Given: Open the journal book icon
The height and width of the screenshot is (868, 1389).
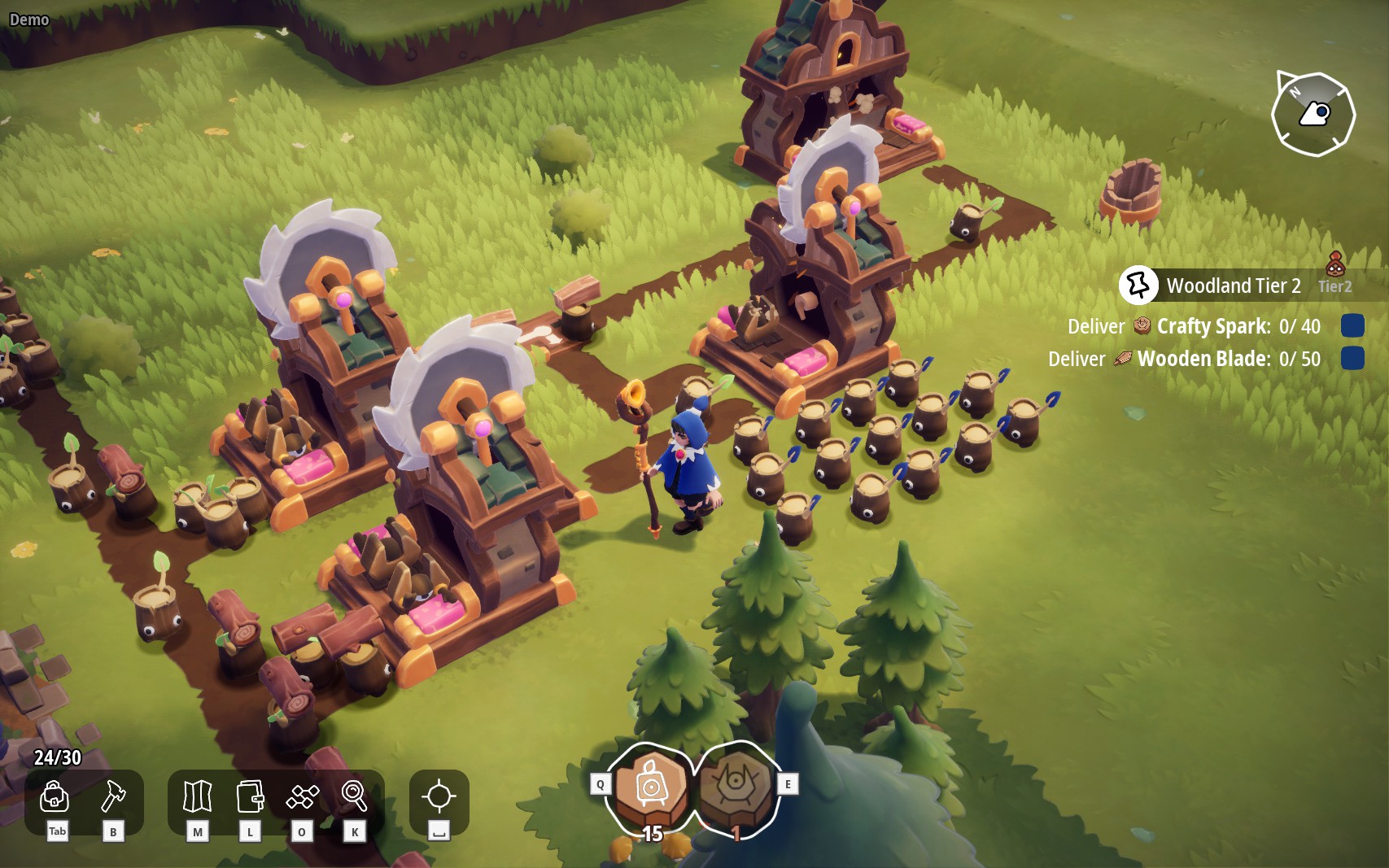Looking at the screenshot, I should 250,797.
